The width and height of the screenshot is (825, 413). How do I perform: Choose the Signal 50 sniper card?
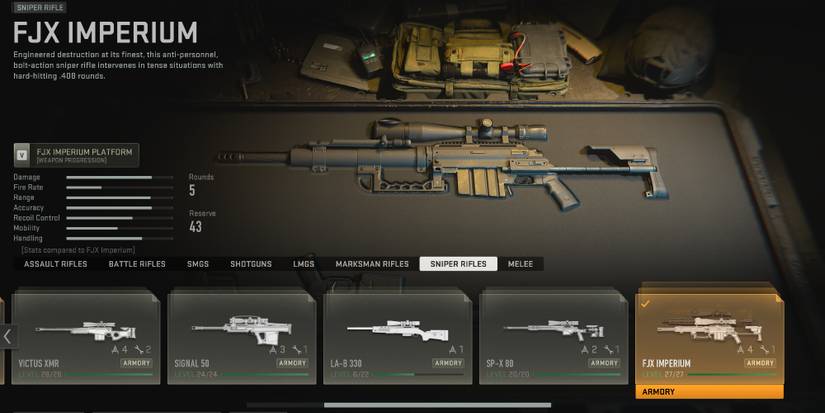pyautogui.click(x=241, y=337)
